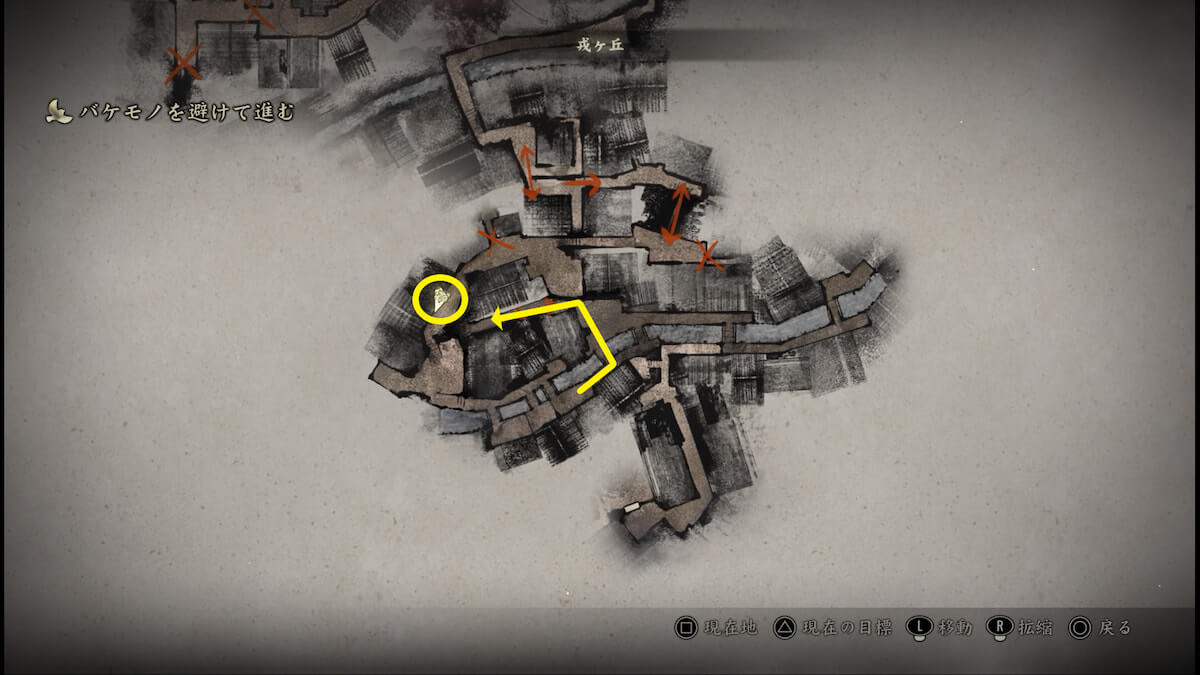Screen dimensions: 1200x675
Task: Click the objective tracker about avoiding monsters
Action: [170, 113]
